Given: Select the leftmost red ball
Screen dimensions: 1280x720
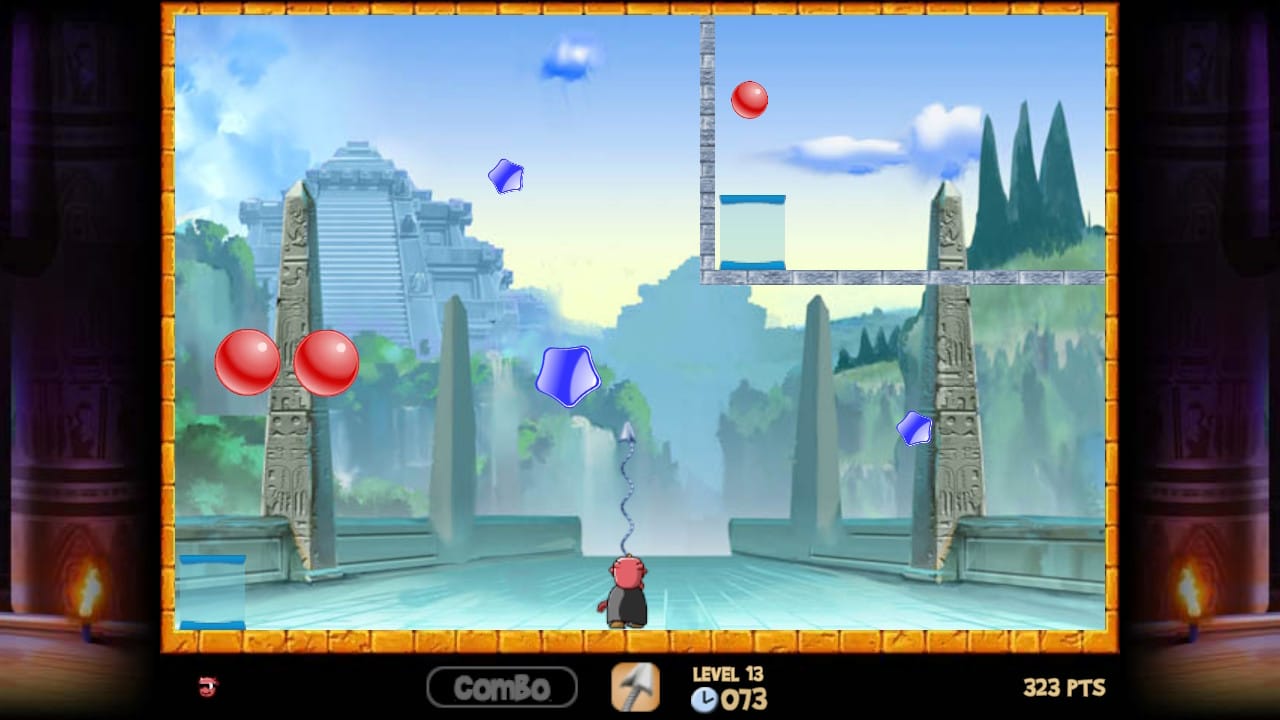Looking at the screenshot, I should coord(247,362).
